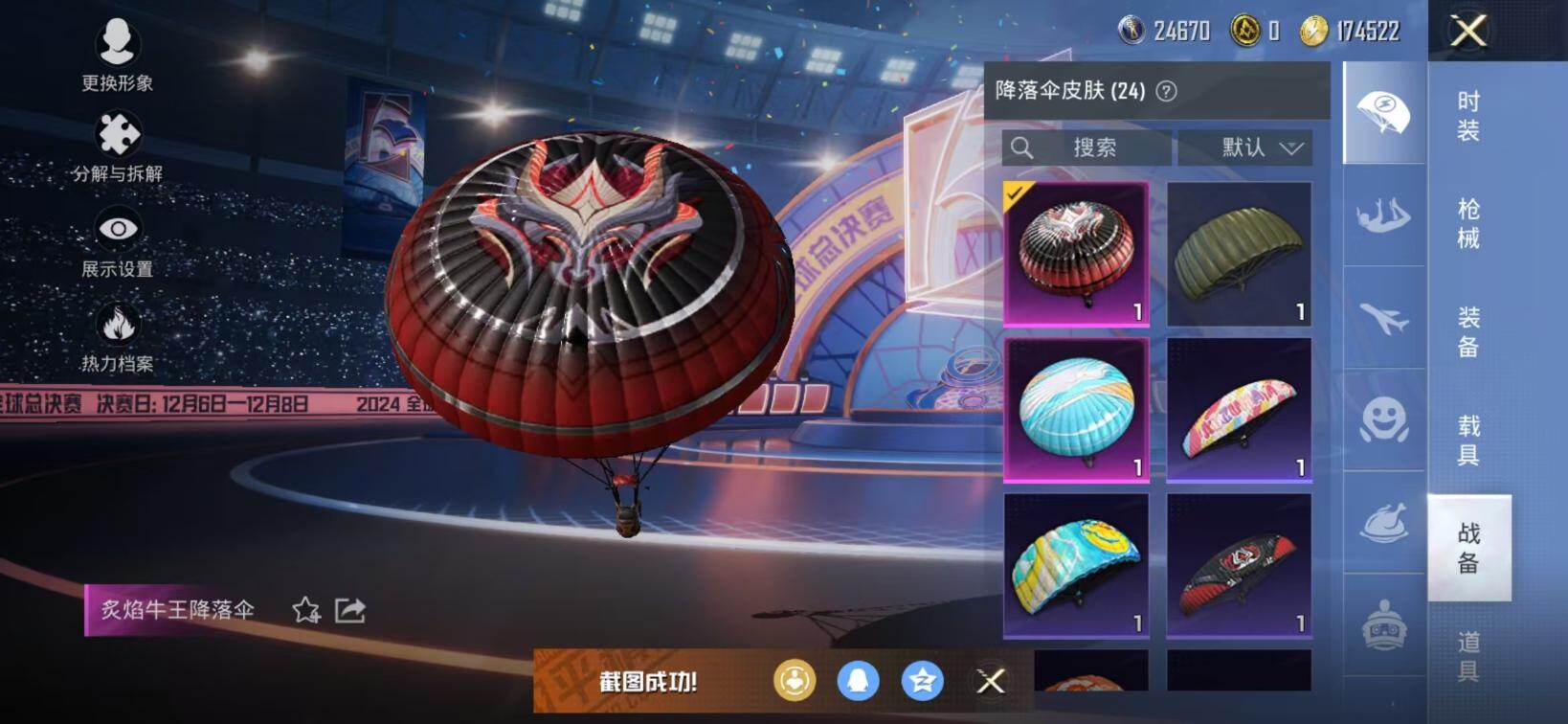The image size is (1568, 724).
Task: Share the parachute using the arrow icon
Action: pos(350,610)
